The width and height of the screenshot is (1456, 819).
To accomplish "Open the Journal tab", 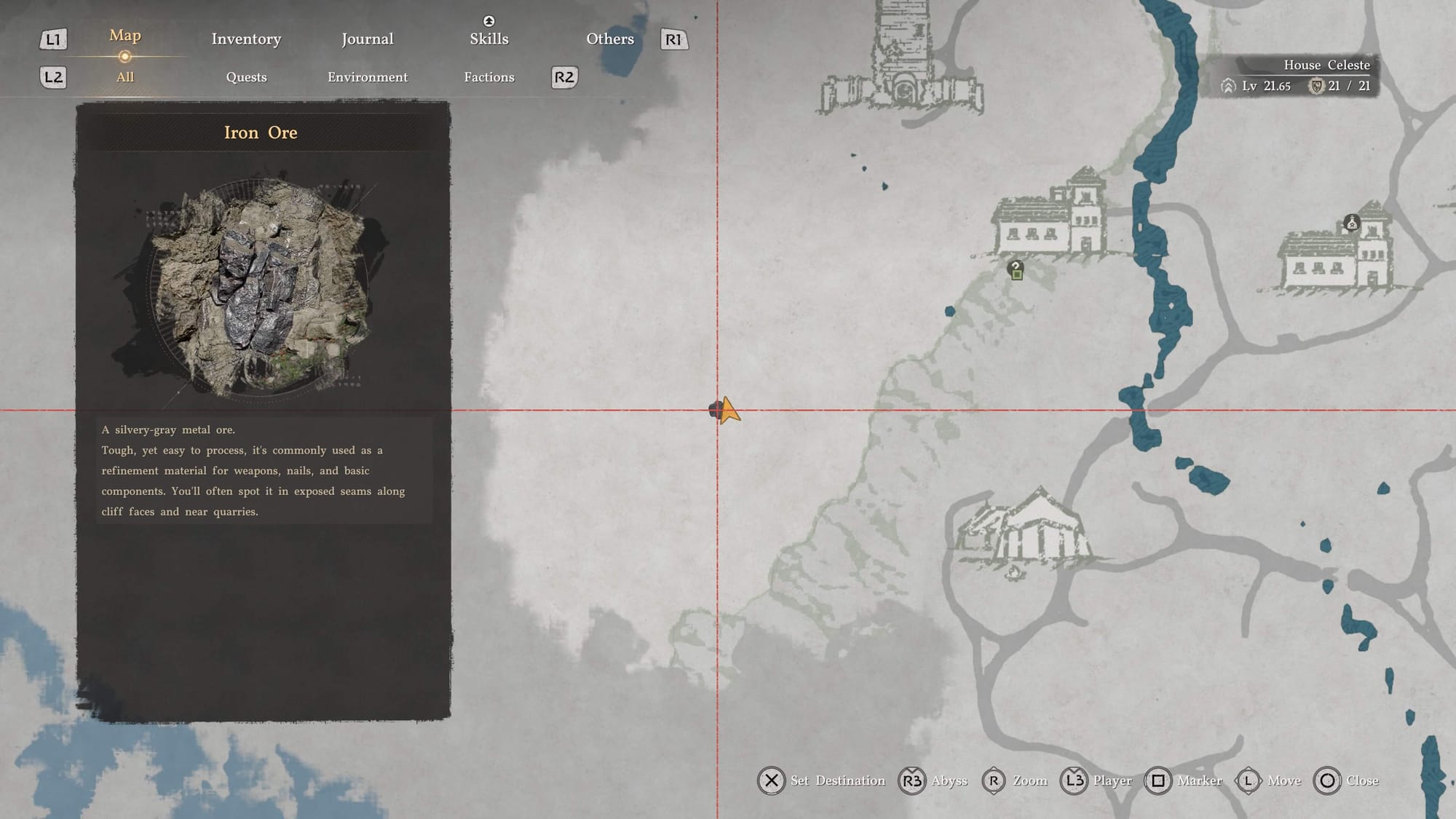I will coord(368,39).
